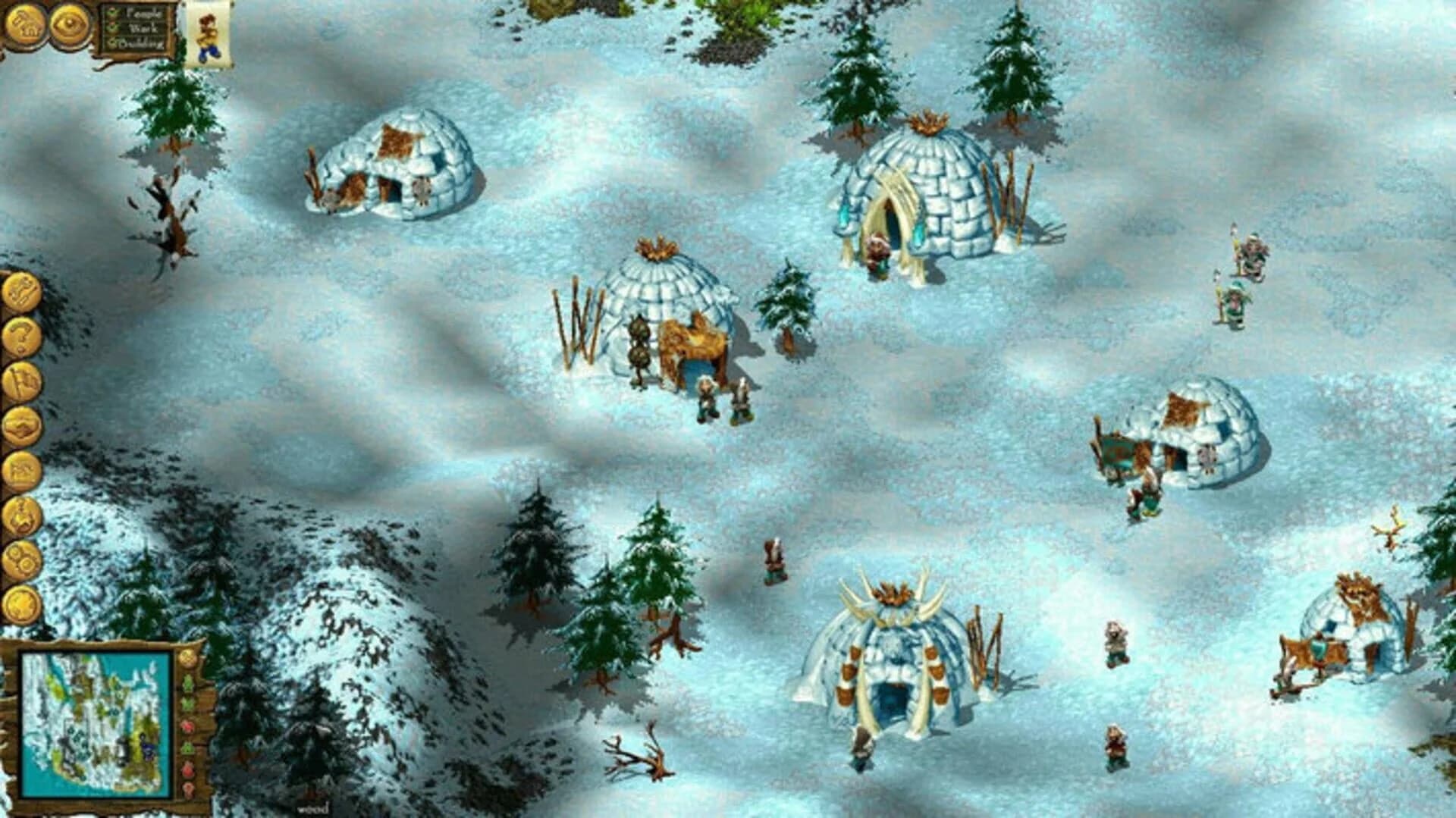Select the gears production icon
The image size is (1456, 818).
pyautogui.click(x=21, y=561)
